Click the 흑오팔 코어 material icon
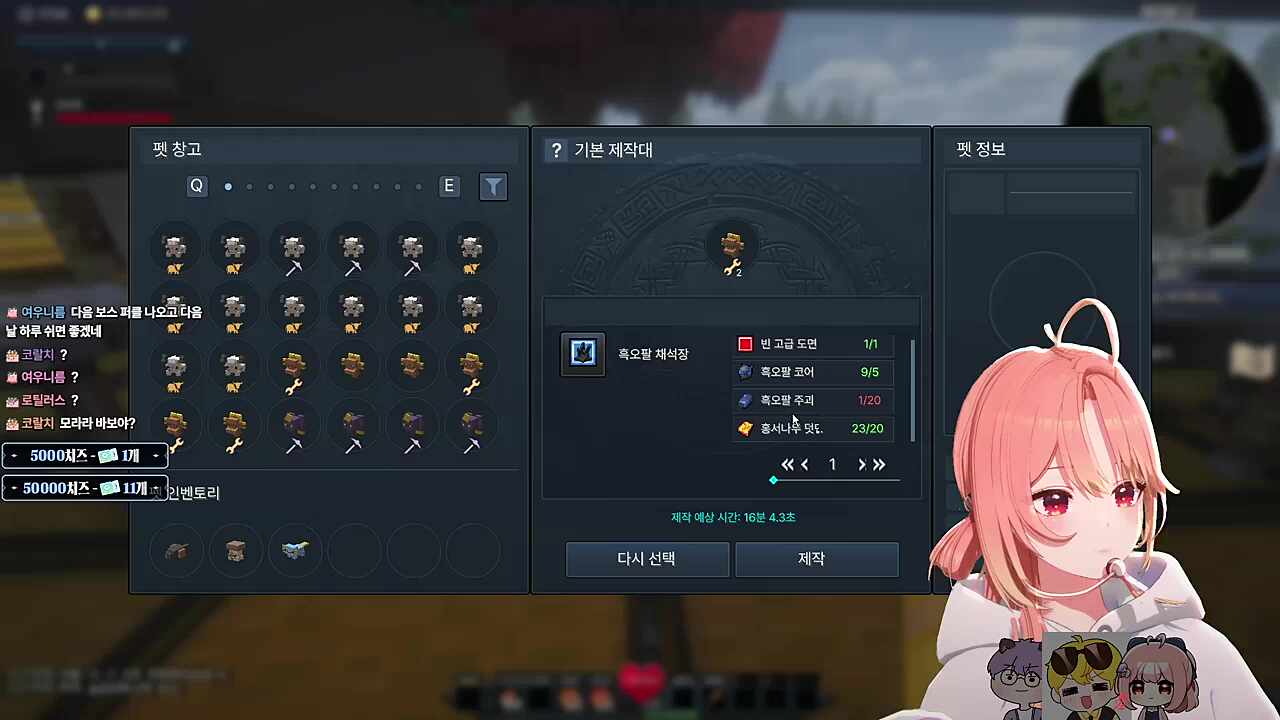The height and width of the screenshot is (720, 1280). pyautogui.click(x=745, y=371)
